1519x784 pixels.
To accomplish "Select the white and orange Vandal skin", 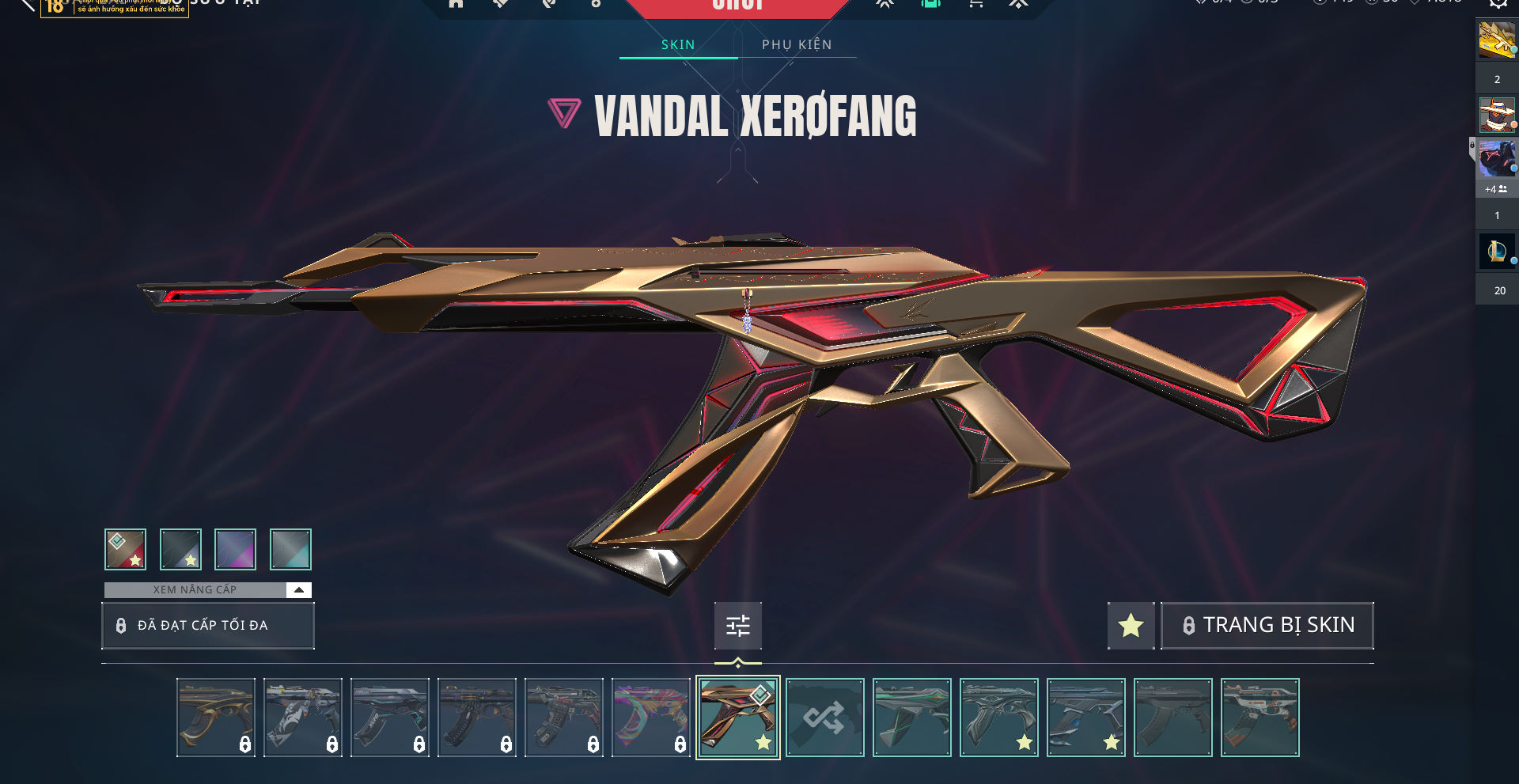I will coord(1260,718).
